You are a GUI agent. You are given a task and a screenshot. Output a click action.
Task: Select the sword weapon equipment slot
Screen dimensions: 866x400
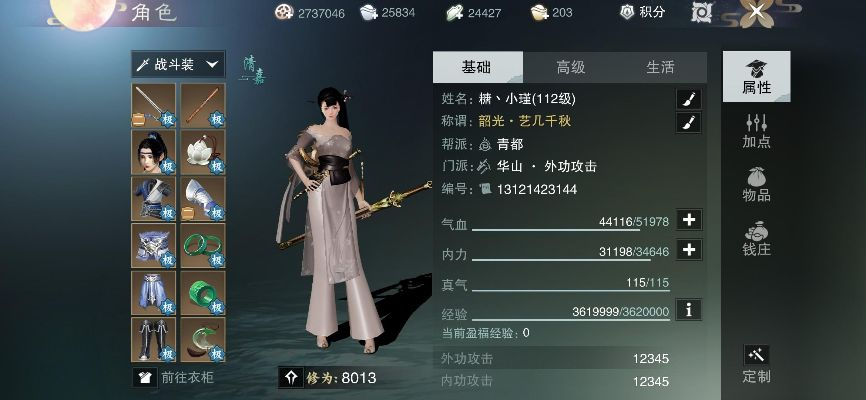point(154,104)
